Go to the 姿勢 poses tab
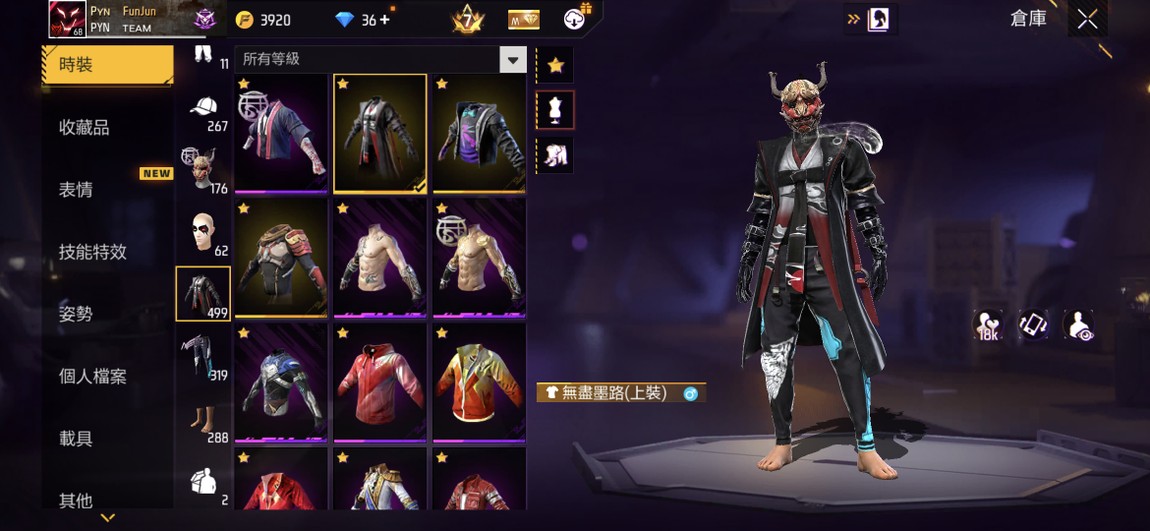 pos(76,314)
